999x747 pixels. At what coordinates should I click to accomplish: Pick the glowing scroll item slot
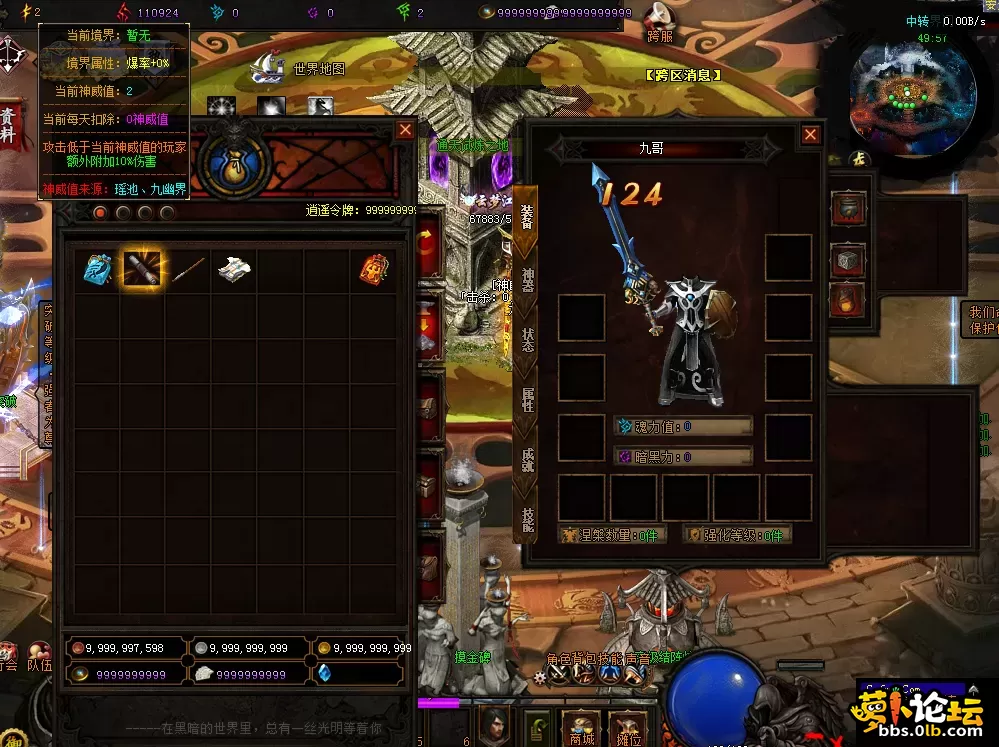coord(142,268)
